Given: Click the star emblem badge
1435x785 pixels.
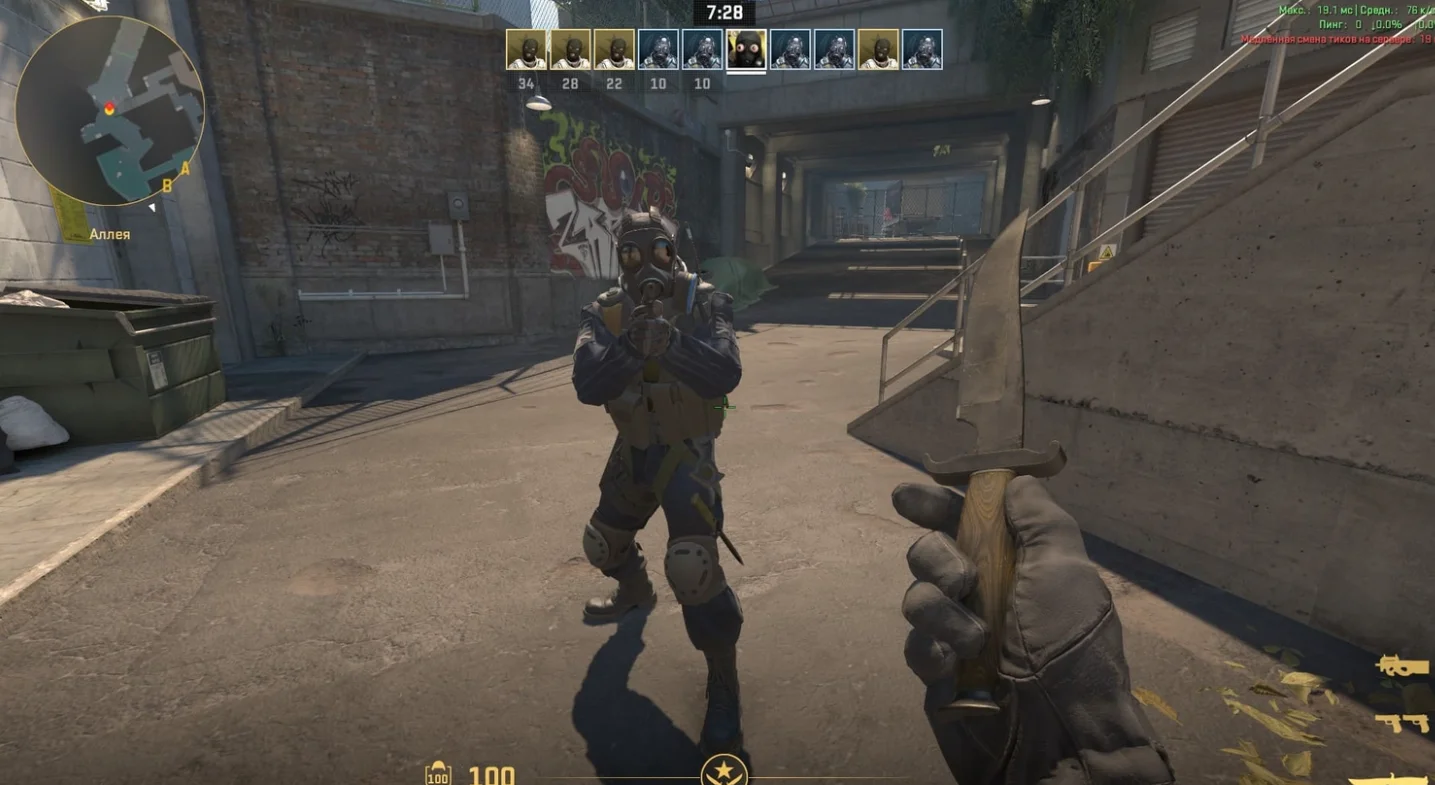Looking at the screenshot, I should (723, 772).
